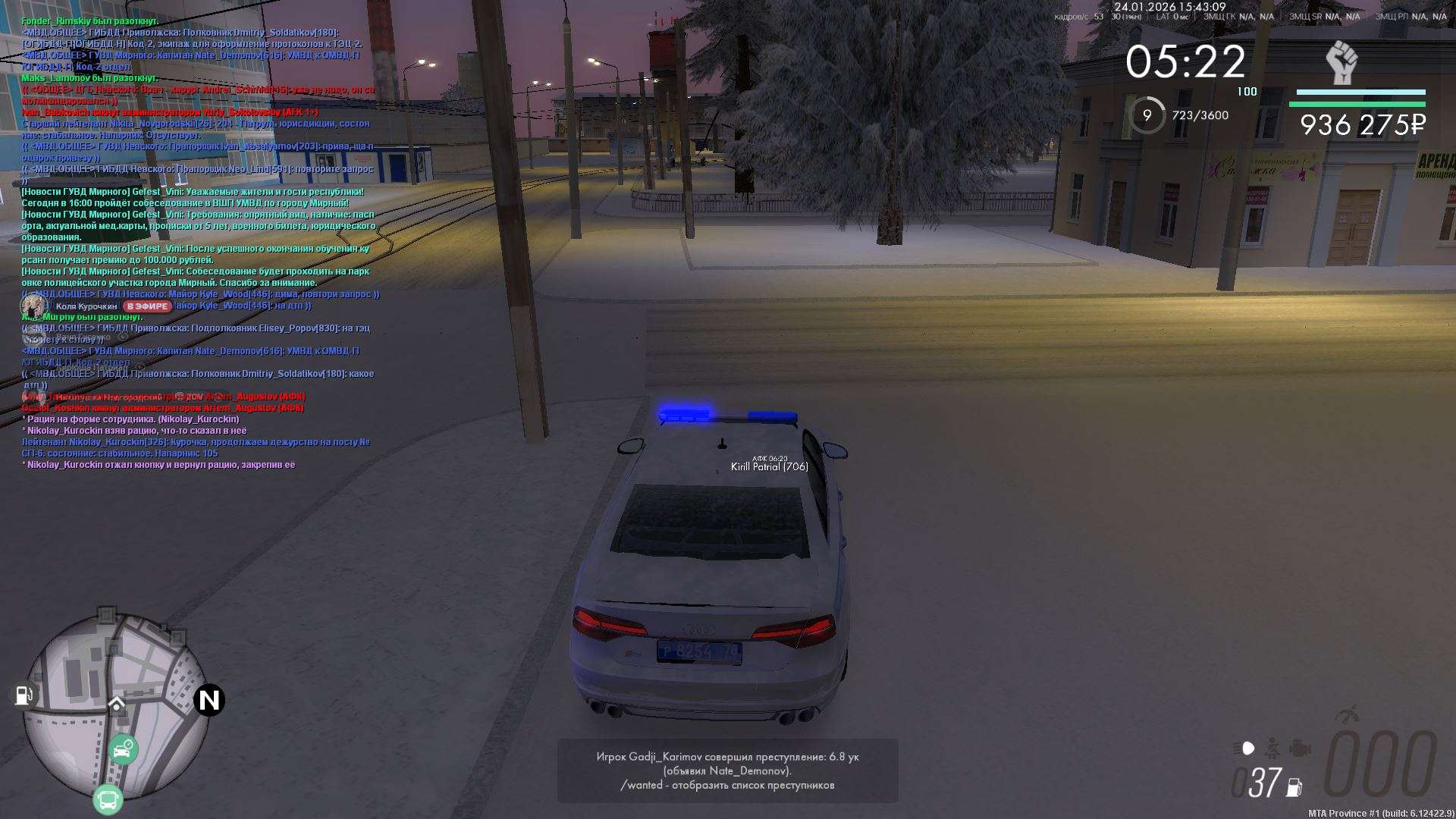Click Коля Курочкин's avatar in the voice overlay
The image size is (1456, 819).
pyautogui.click(x=34, y=306)
